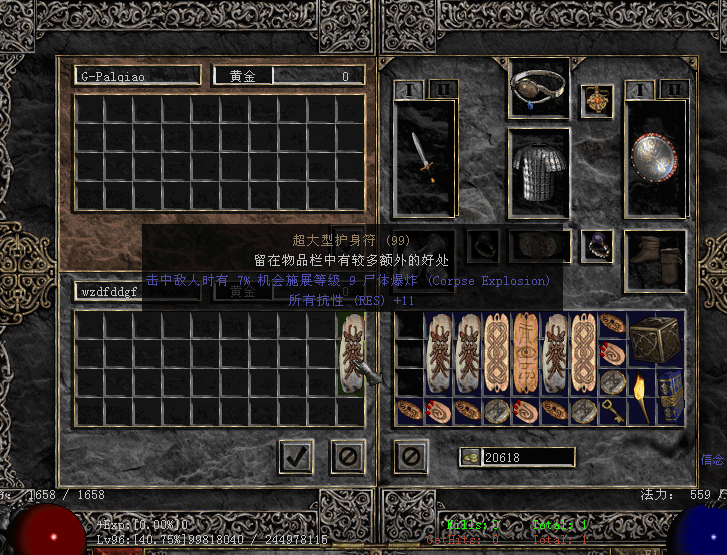Pick the equipped amulet

point(596,101)
